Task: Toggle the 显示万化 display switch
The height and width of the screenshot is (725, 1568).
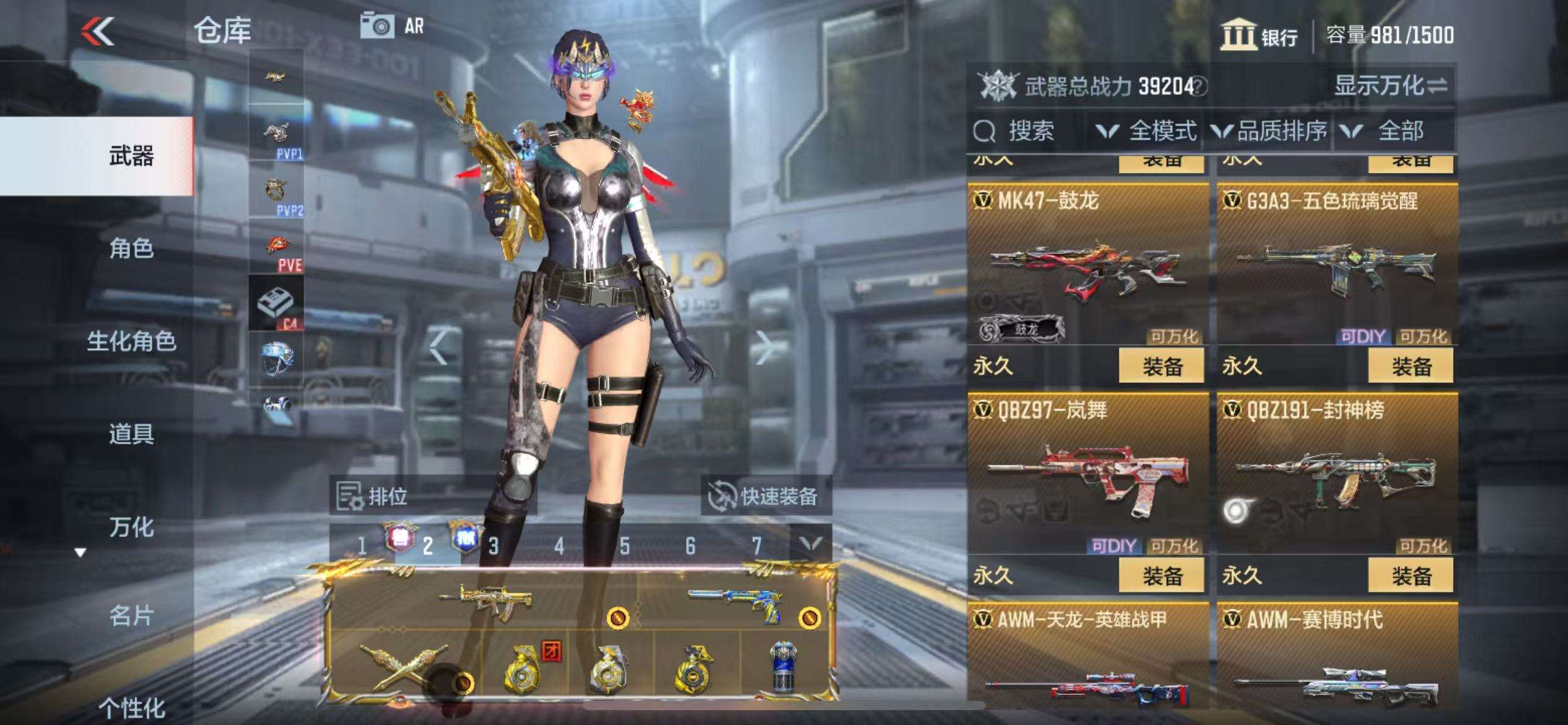Action: (x=1390, y=86)
